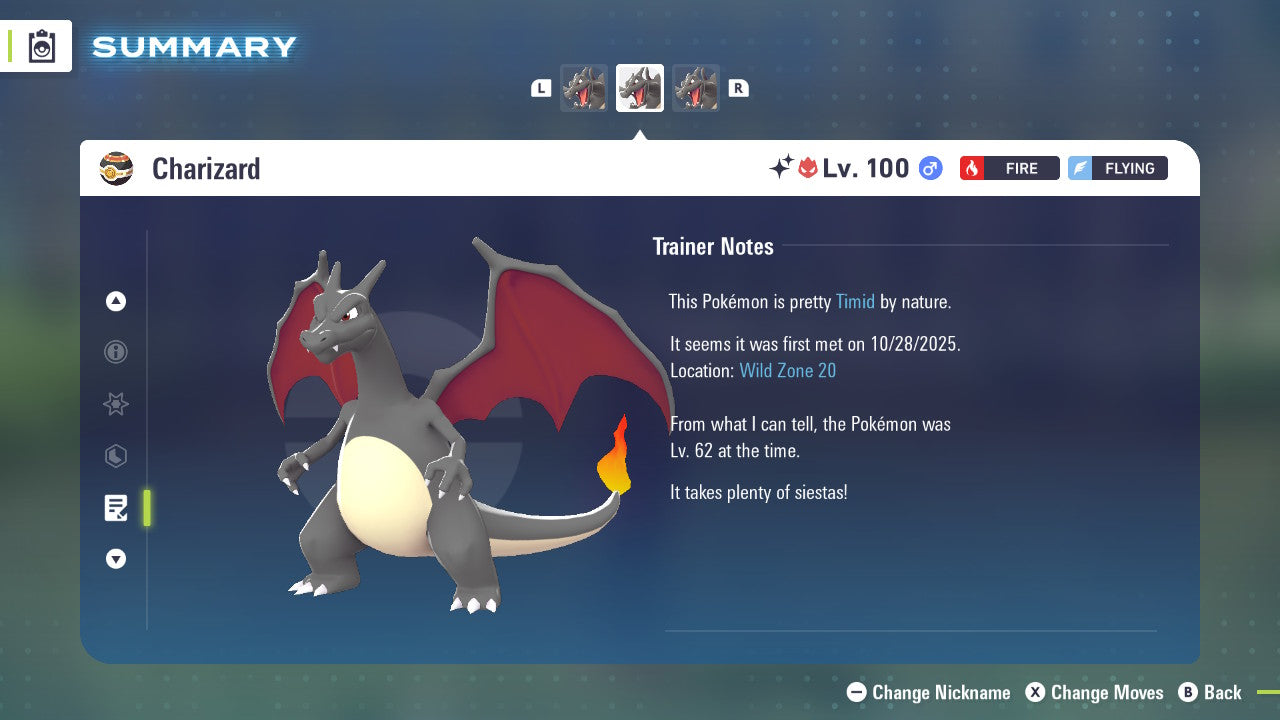Expand the downward arrow at the sidebar bottom
This screenshot has height=720, width=1280.
pyautogui.click(x=115, y=559)
